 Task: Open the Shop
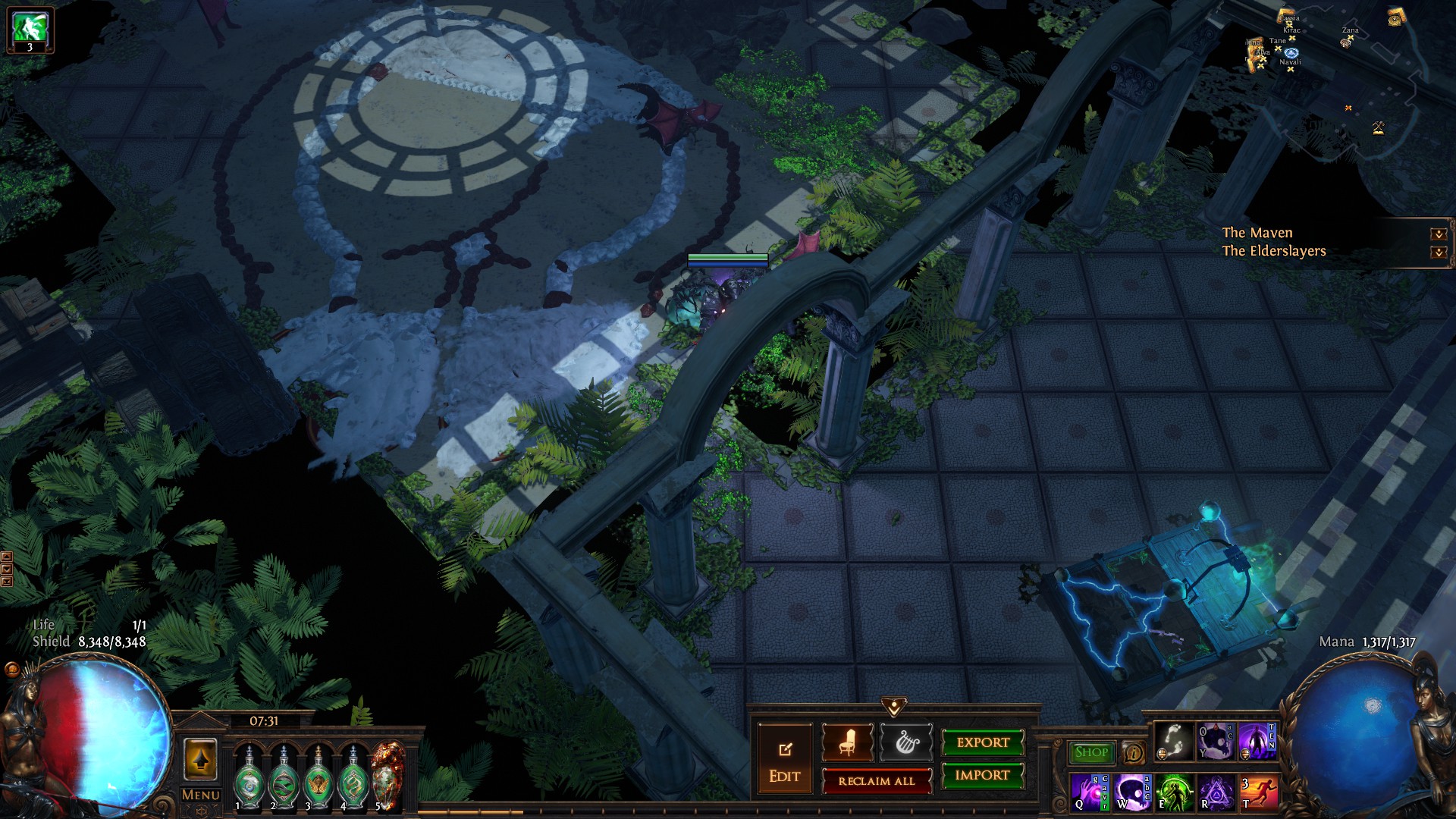tap(1091, 752)
